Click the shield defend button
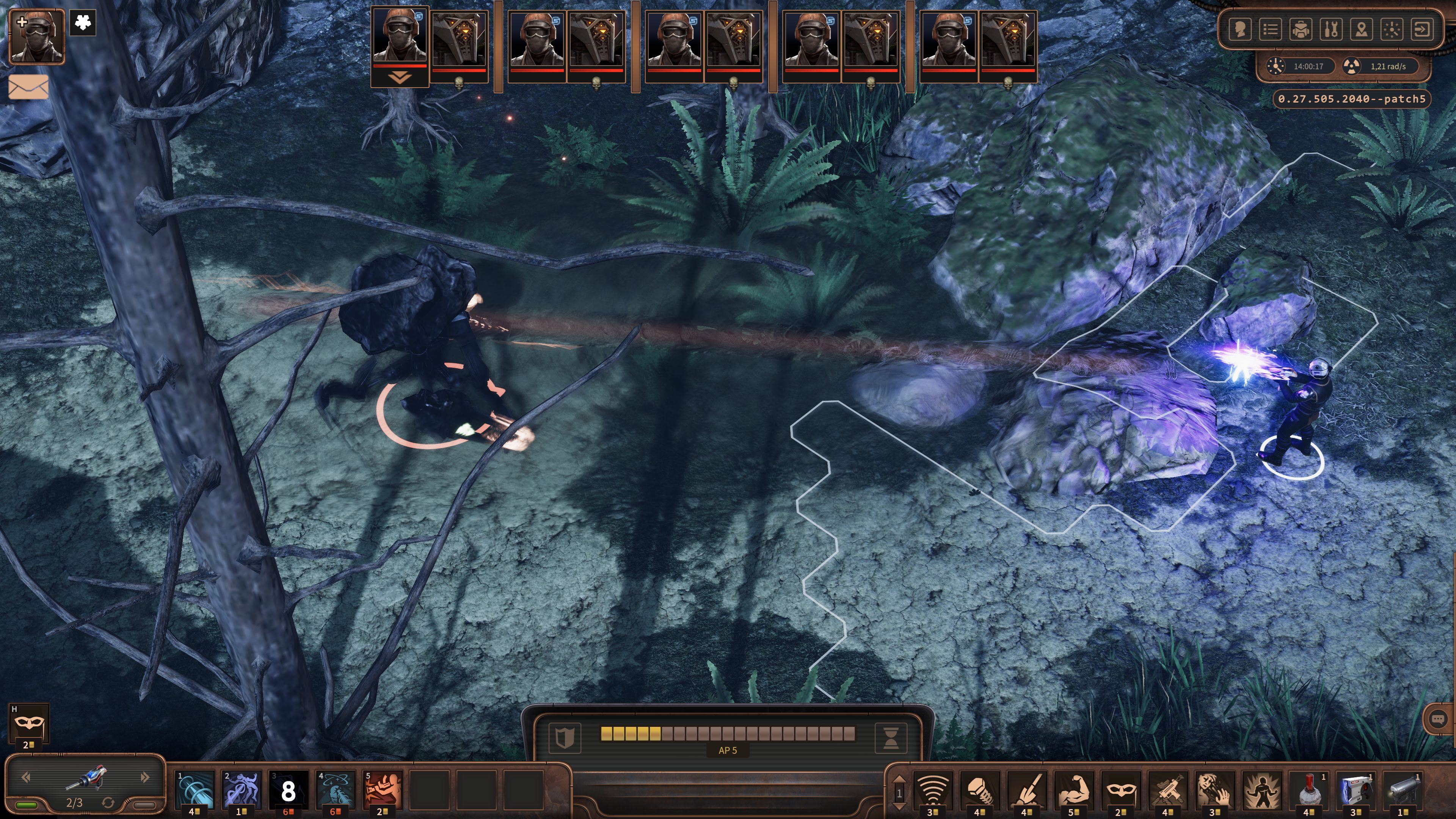The image size is (1456, 819). tap(564, 737)
